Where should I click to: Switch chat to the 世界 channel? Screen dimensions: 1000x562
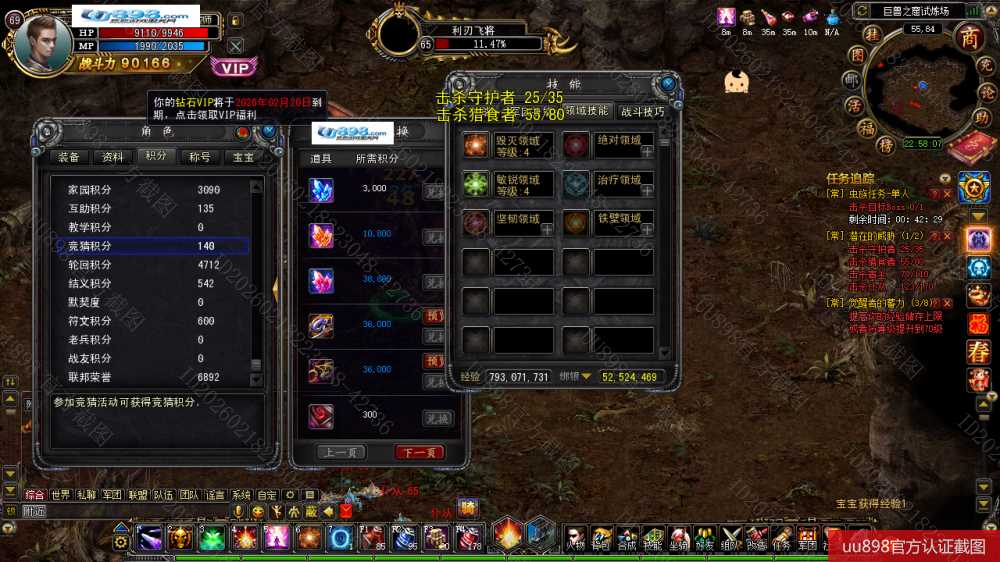(x=61, y=495)
